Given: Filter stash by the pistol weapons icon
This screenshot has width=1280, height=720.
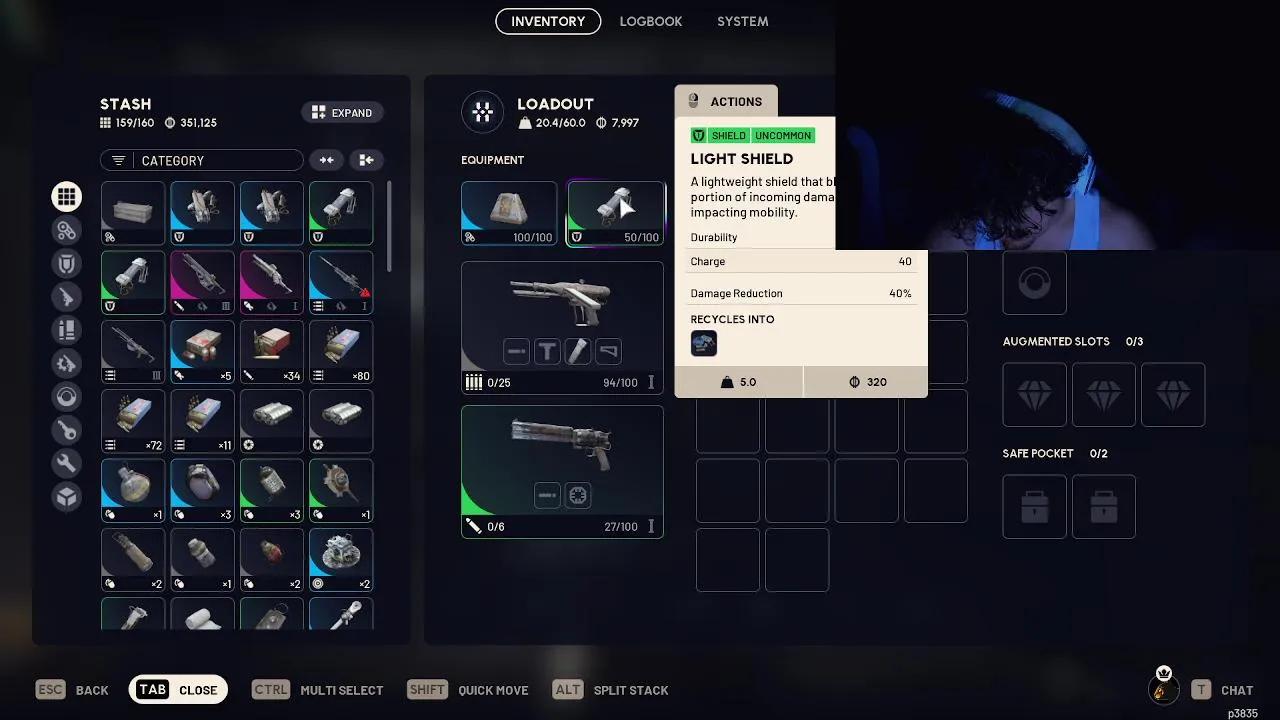Looking at the screenshot, I should coord(66,296).
